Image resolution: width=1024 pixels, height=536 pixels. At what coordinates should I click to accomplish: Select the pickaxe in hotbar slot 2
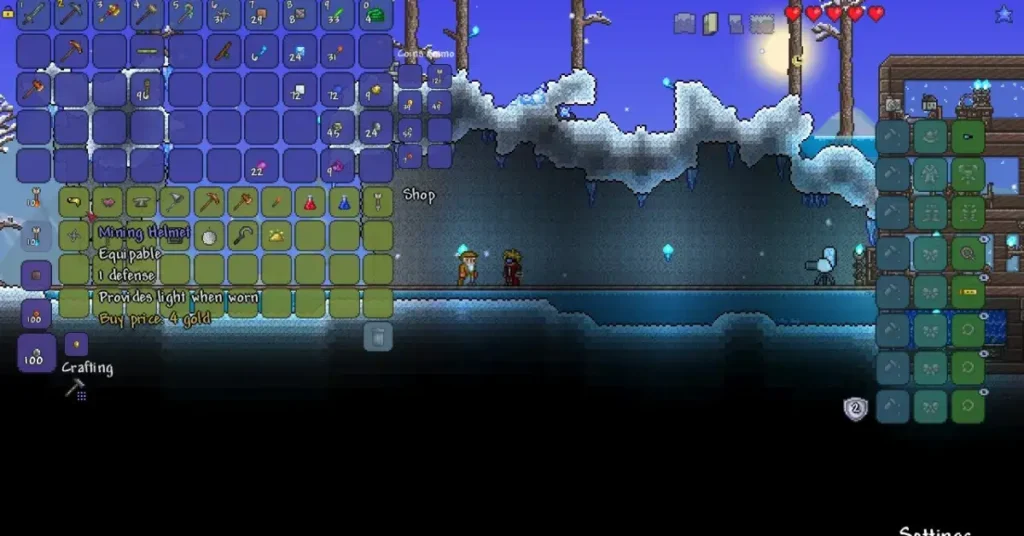(x=72, y=14)
